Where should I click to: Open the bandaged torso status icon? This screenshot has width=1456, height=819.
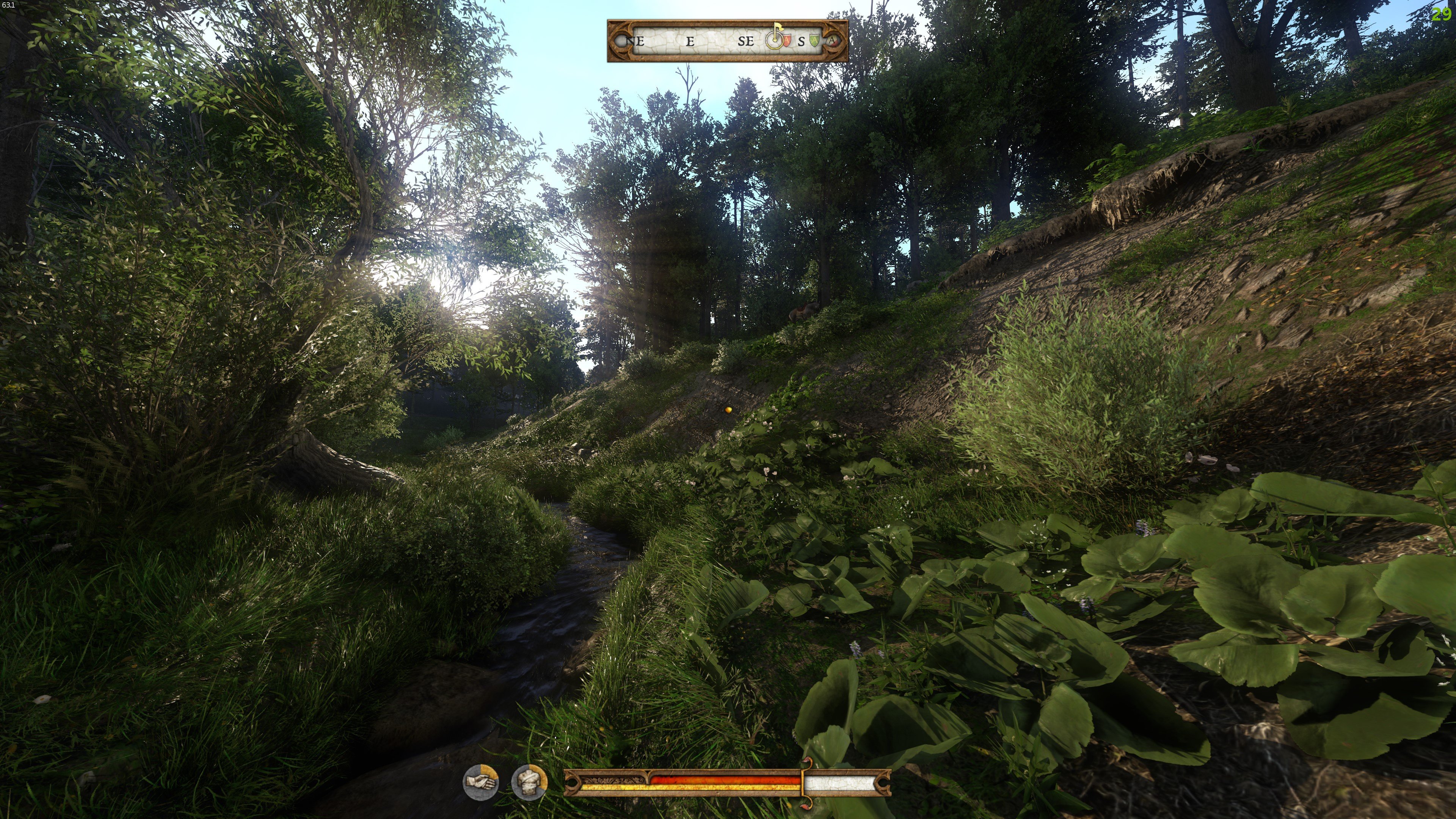coord(529,782)
